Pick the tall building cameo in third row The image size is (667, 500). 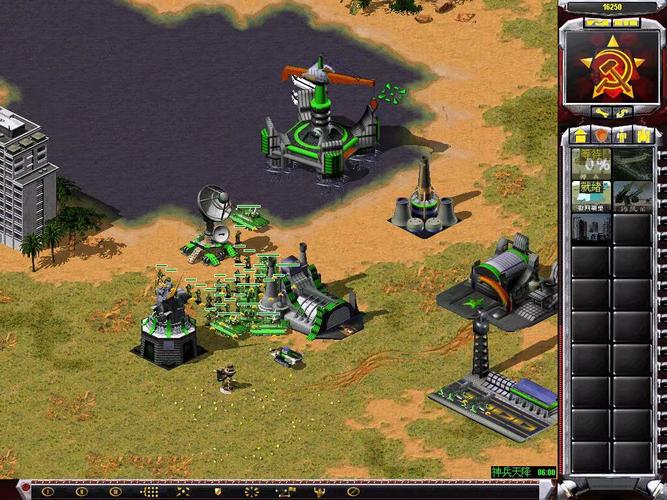591,227
